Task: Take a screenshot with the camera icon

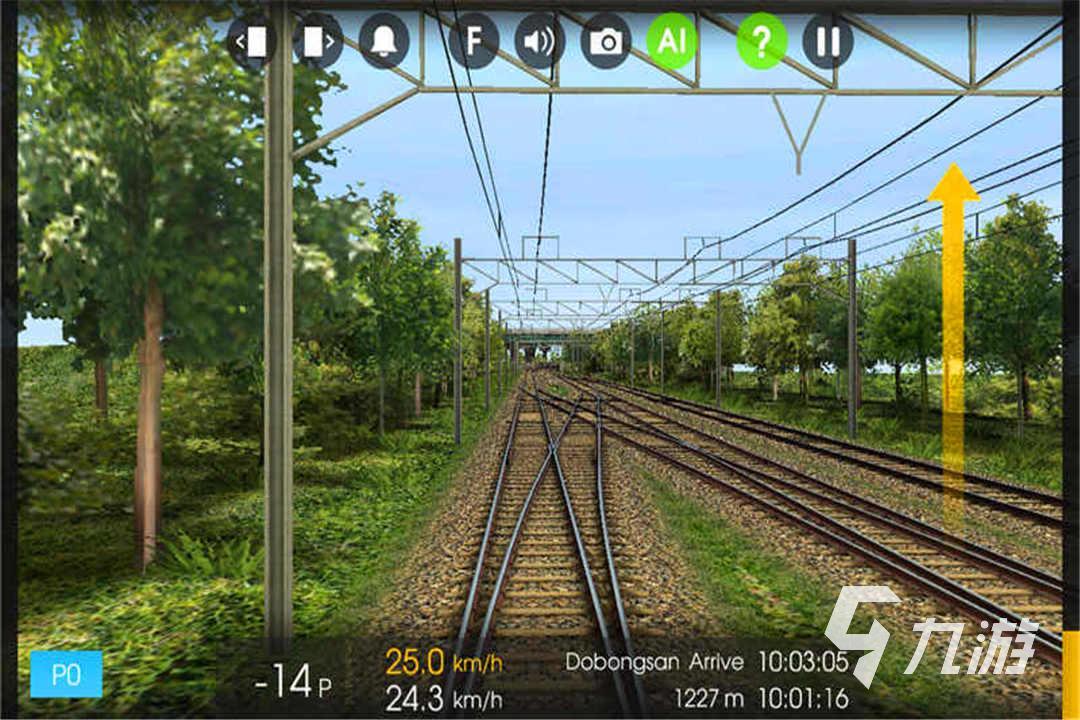Action: (606, 41)
